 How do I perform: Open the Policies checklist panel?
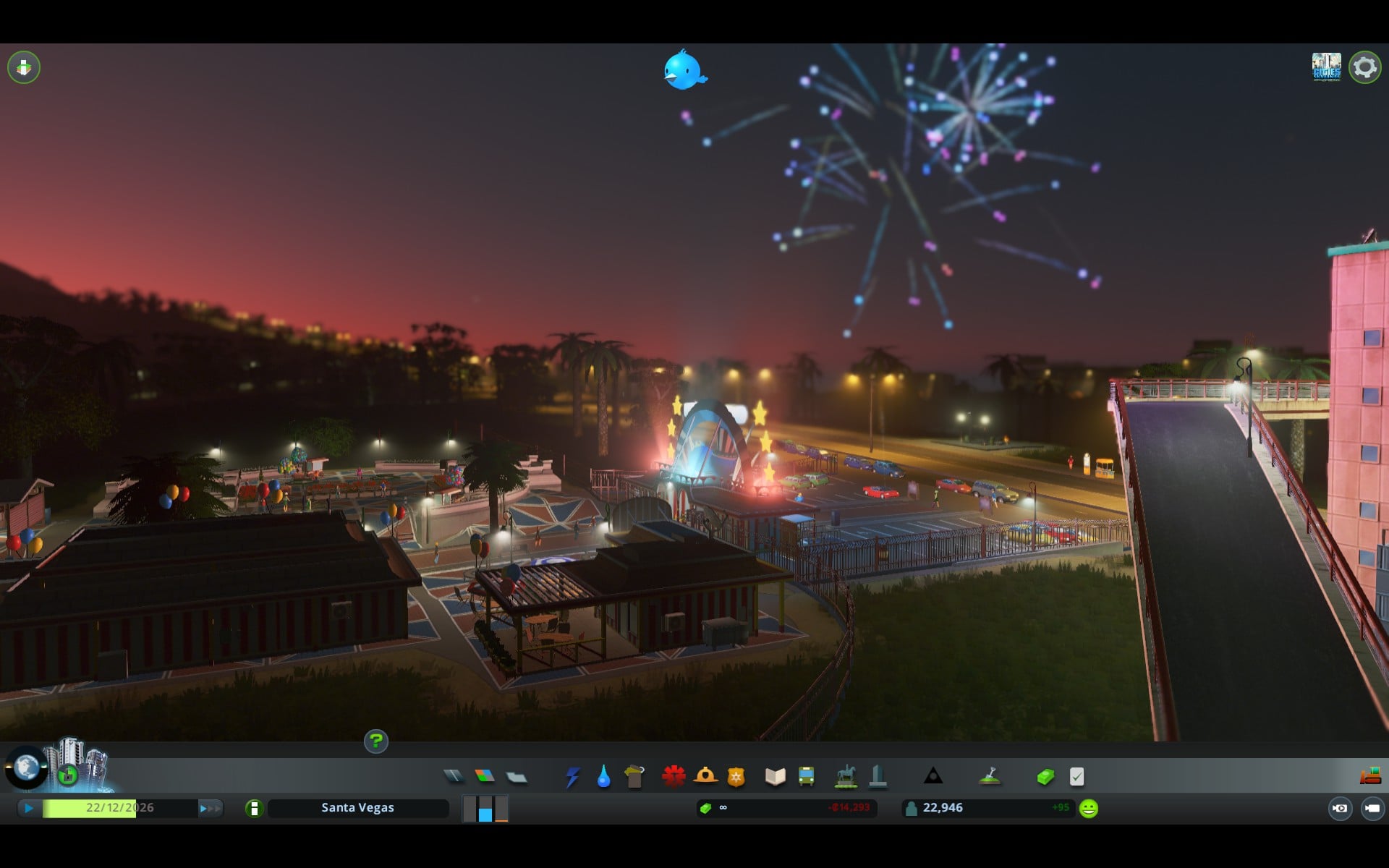point(1076,777)
